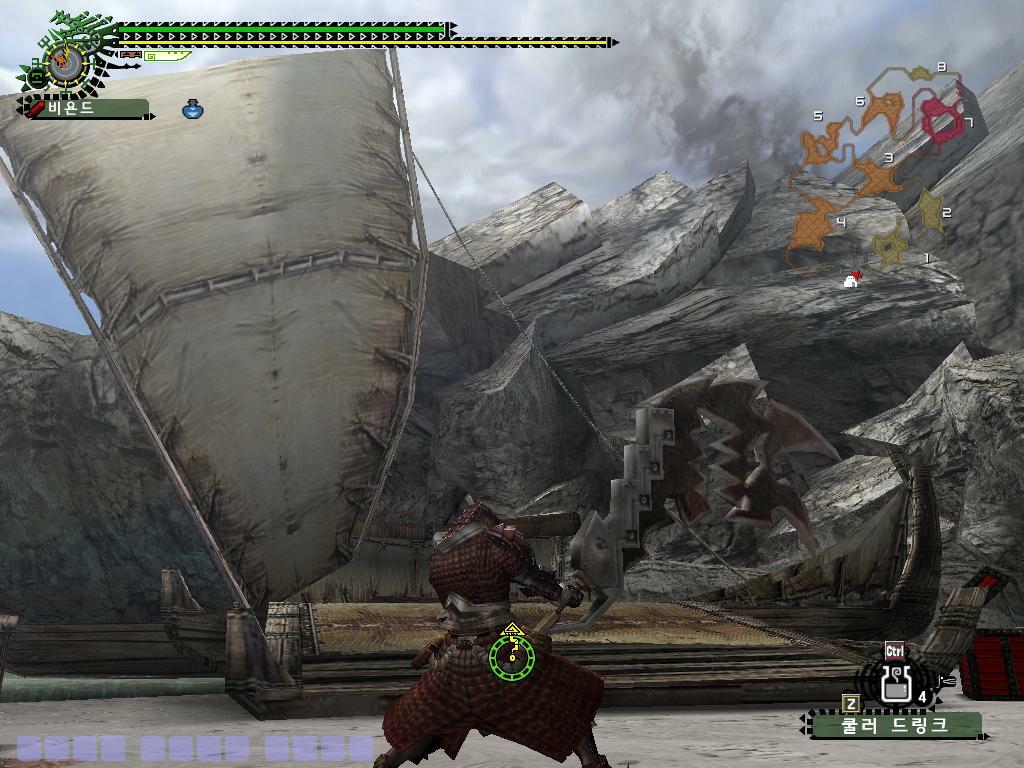
Task: Select the 비욘드 player name plate
Action: coord(84,108)
